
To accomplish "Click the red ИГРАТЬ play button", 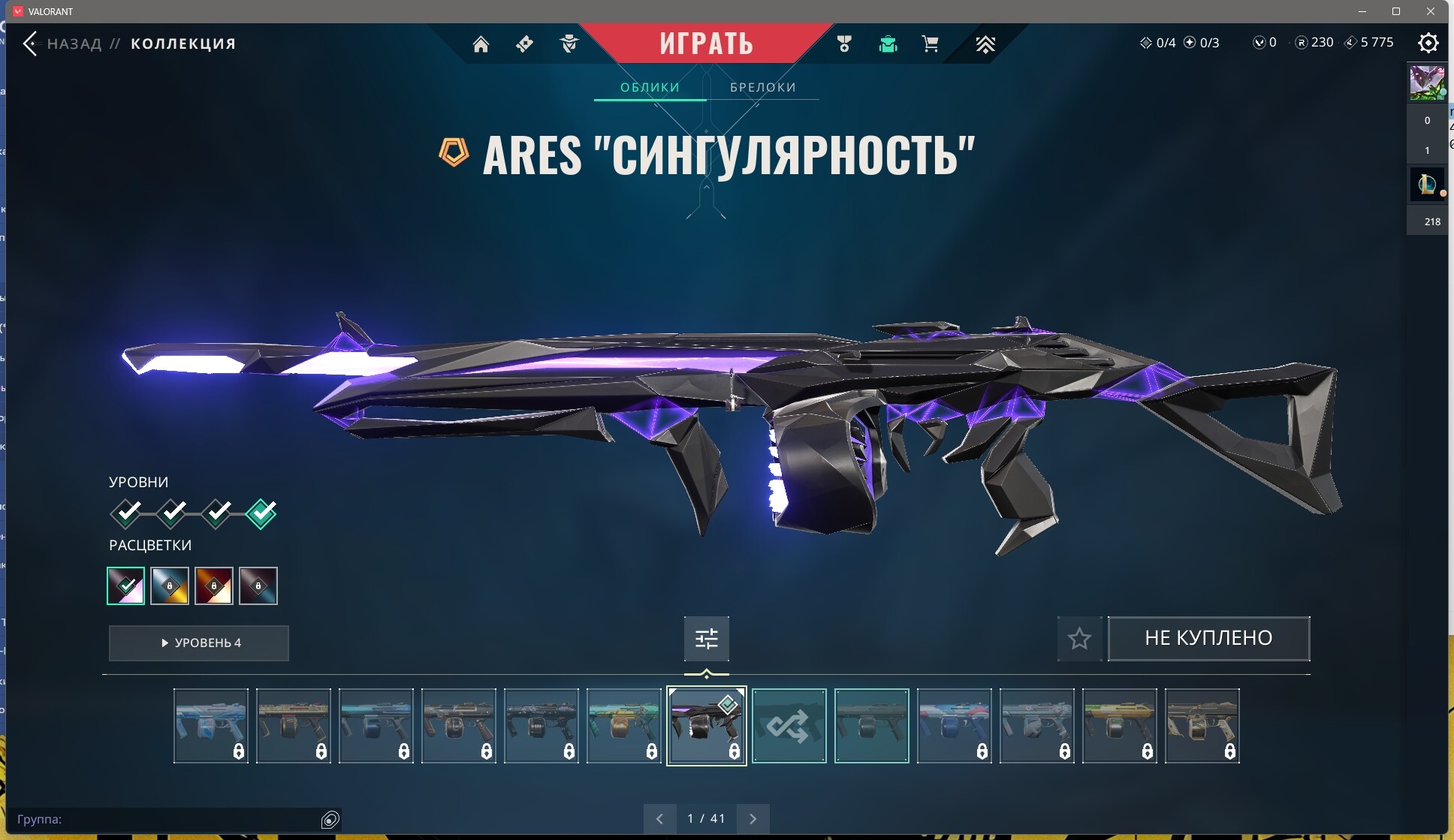I will click(706, 43).
